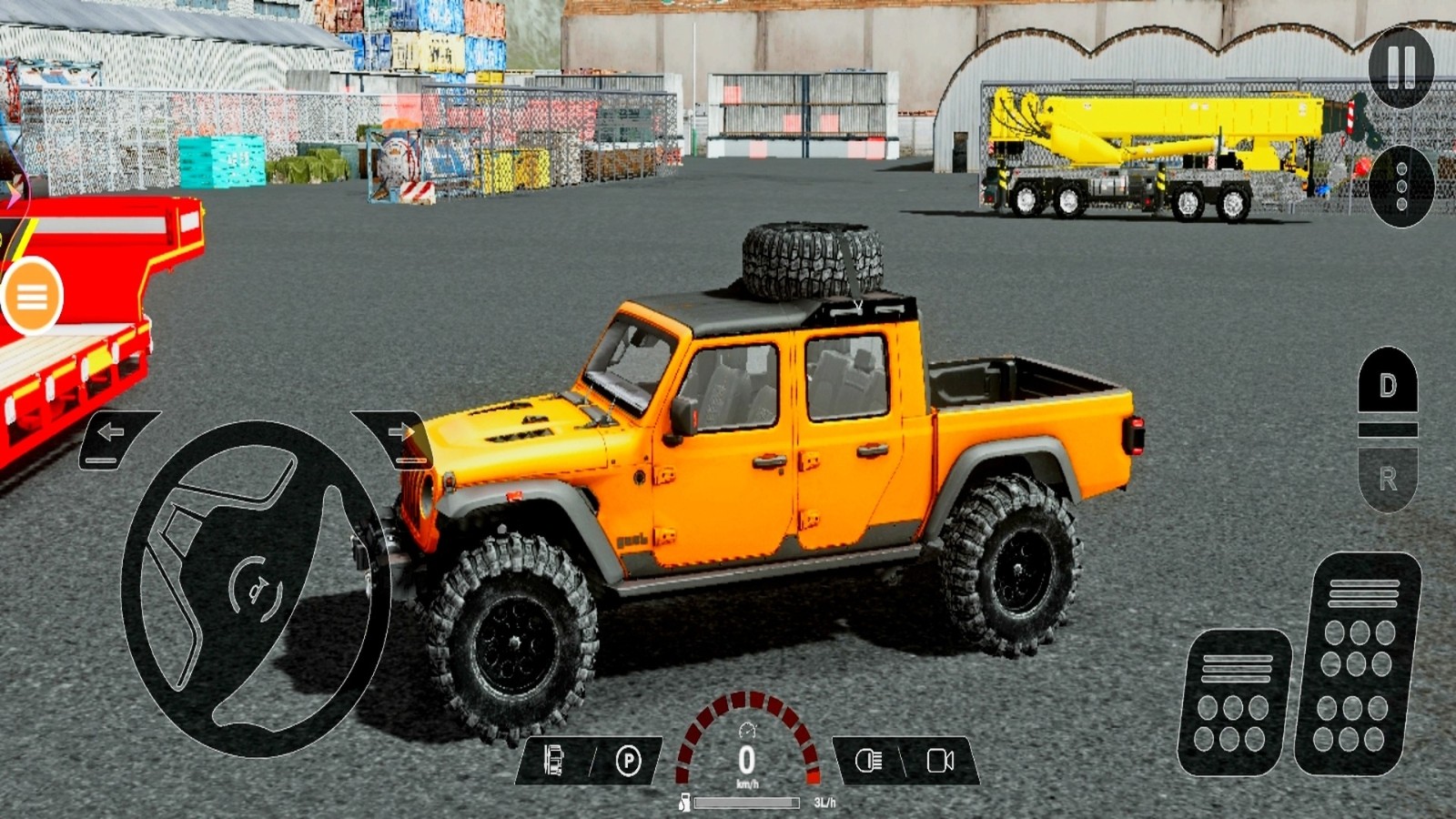Tap the pink arrow overlay tab
This screenshot has width=1456, height=819.
tap(13, 193)
